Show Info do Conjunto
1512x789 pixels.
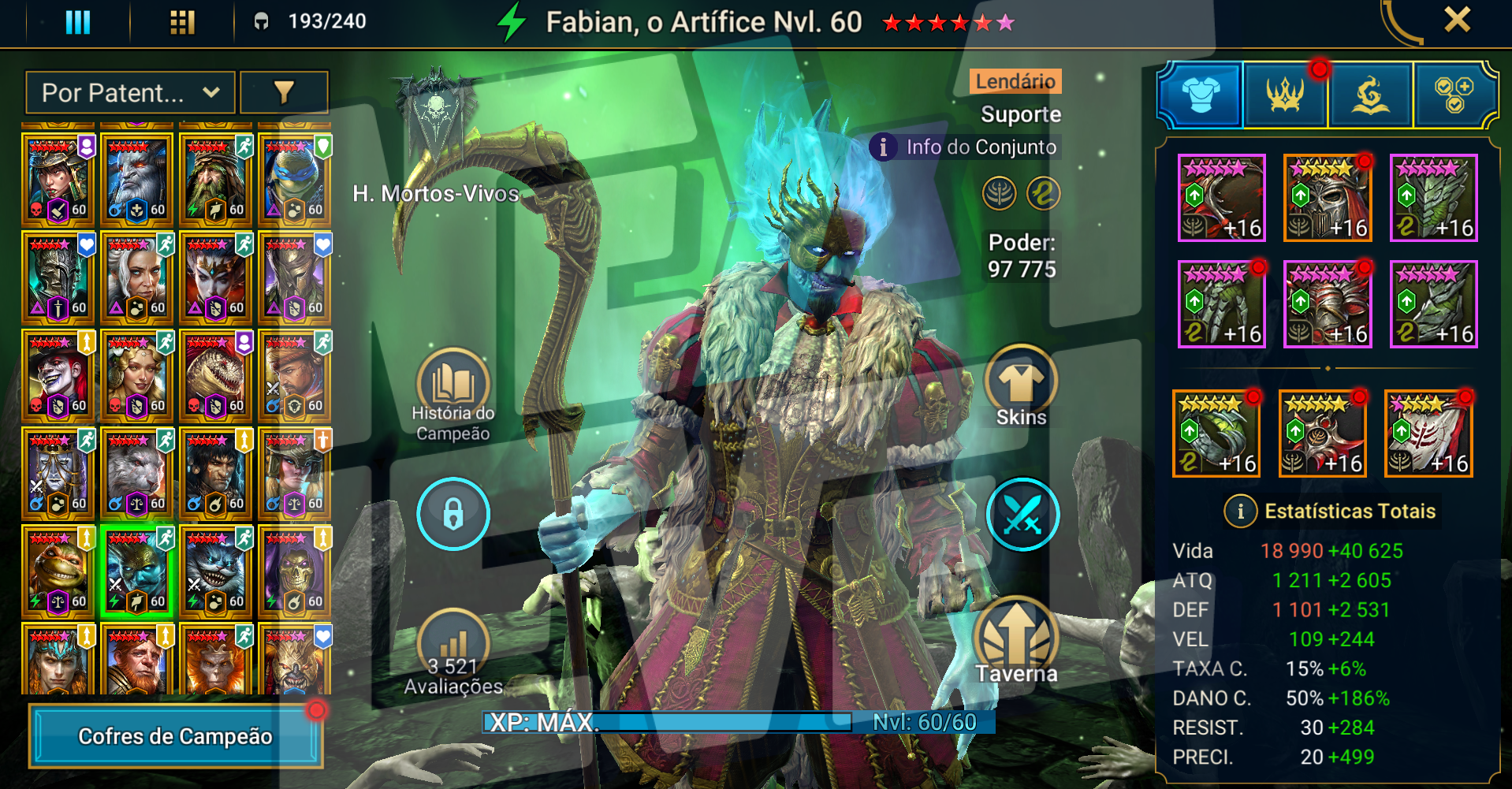tap(966, 147)
